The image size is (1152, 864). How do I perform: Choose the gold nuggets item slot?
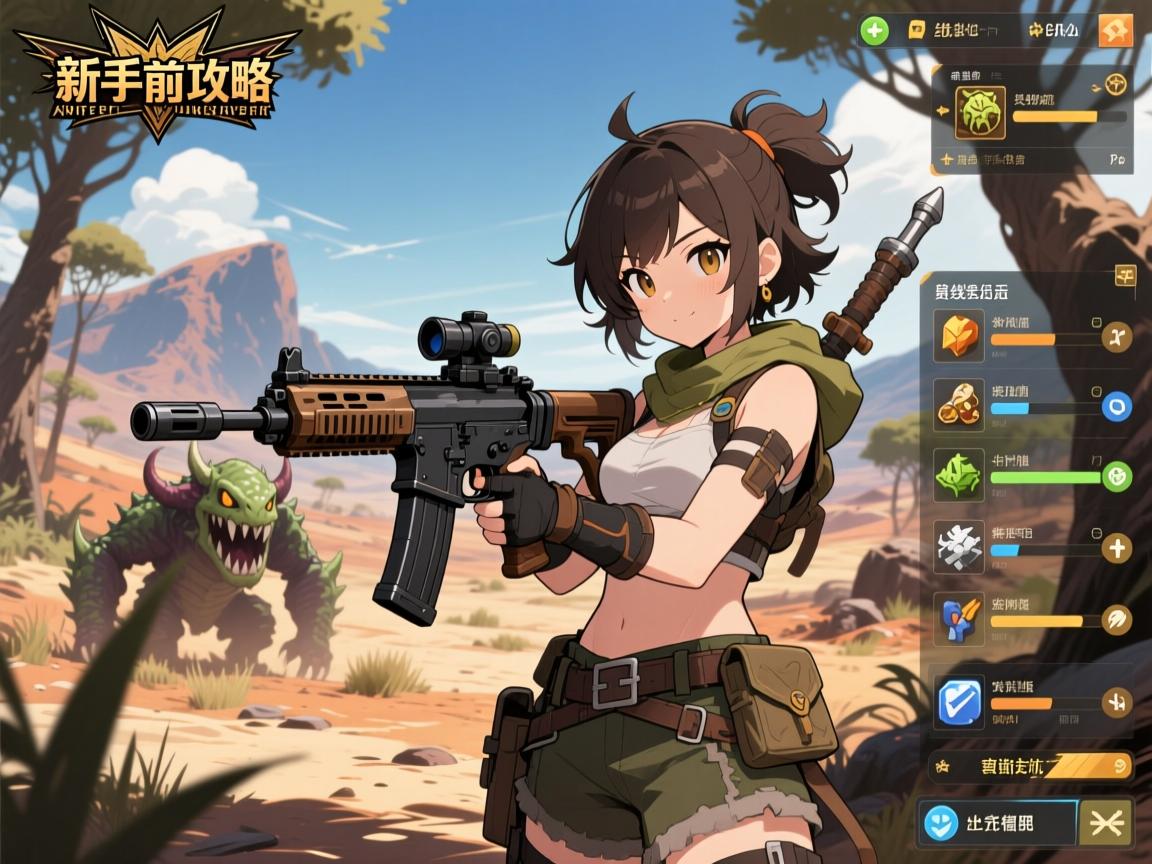[x=959, y=403]
